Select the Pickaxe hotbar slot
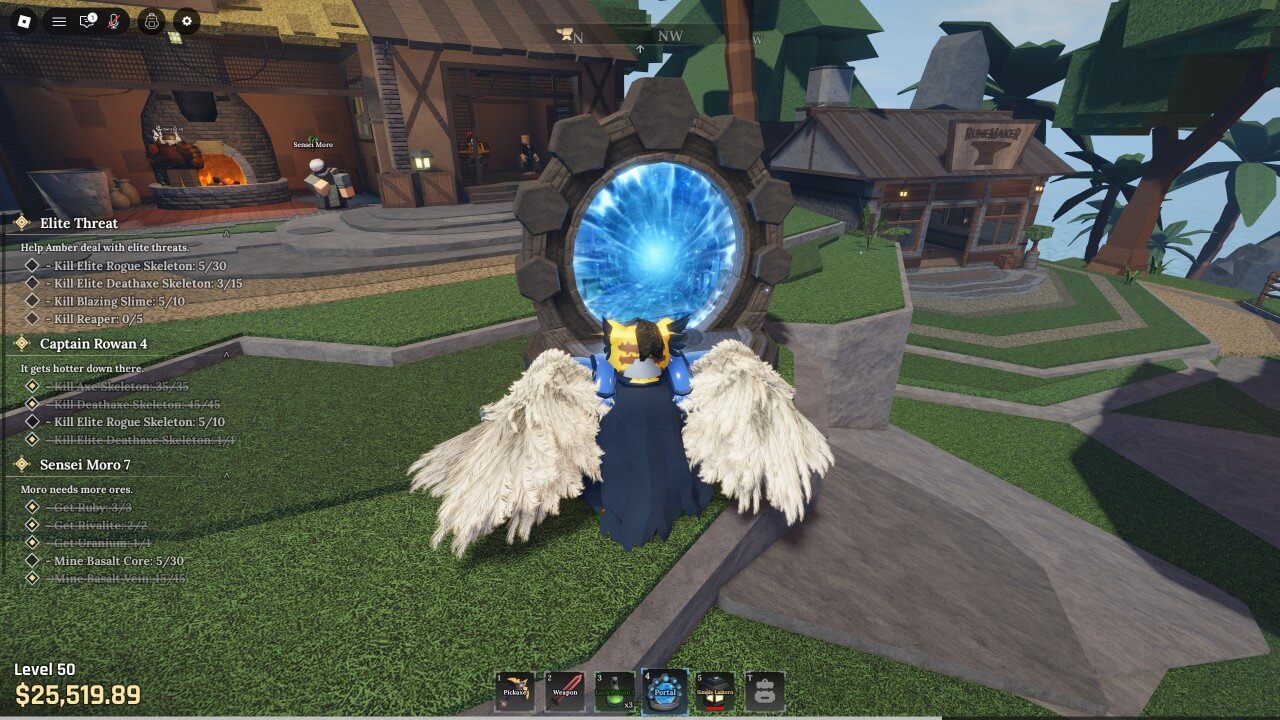Screen dimensions: 1280x720 [x=515, y=690]
